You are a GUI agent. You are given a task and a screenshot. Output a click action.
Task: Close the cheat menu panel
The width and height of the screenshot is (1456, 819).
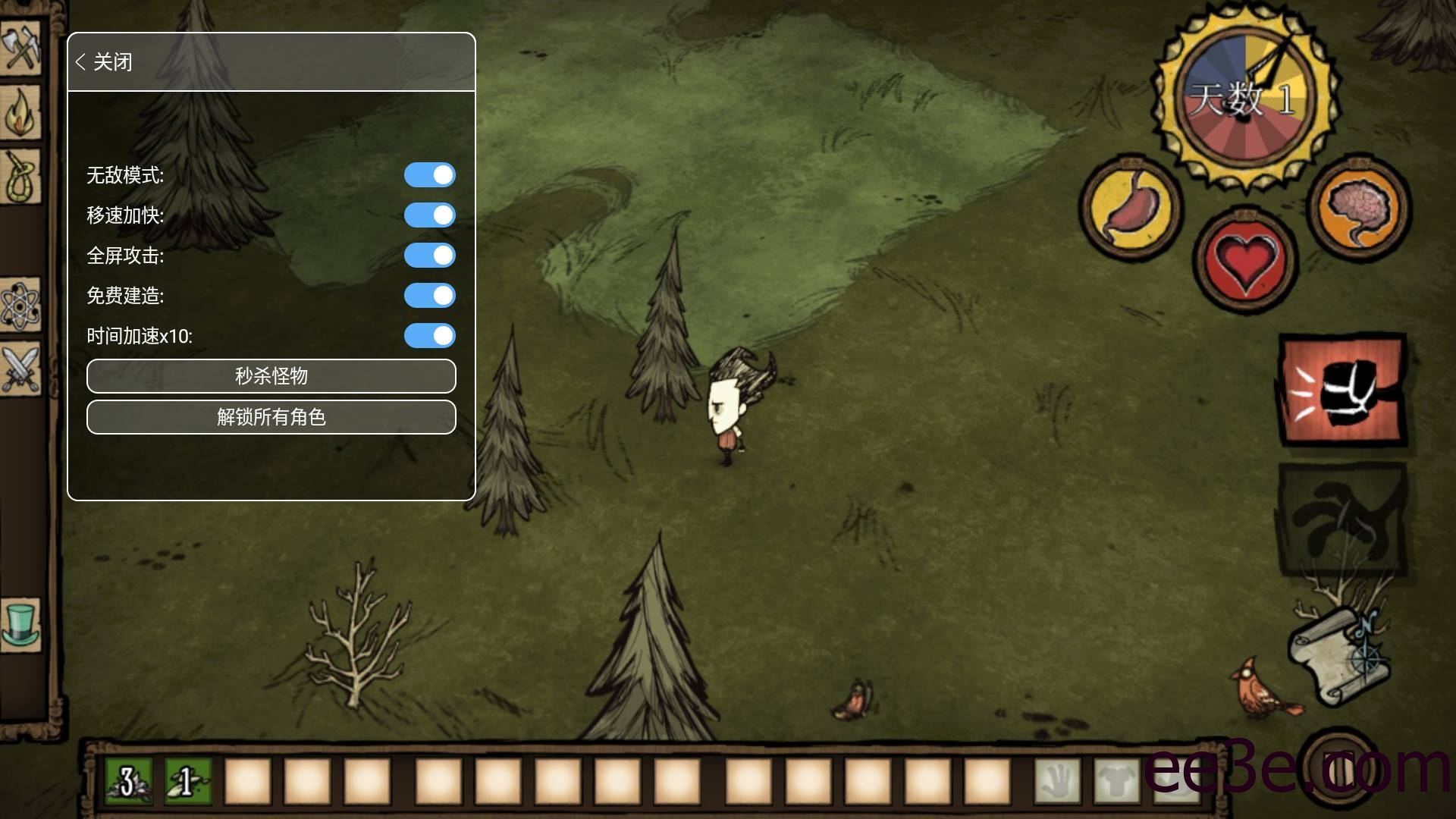(x=105, y=62)
